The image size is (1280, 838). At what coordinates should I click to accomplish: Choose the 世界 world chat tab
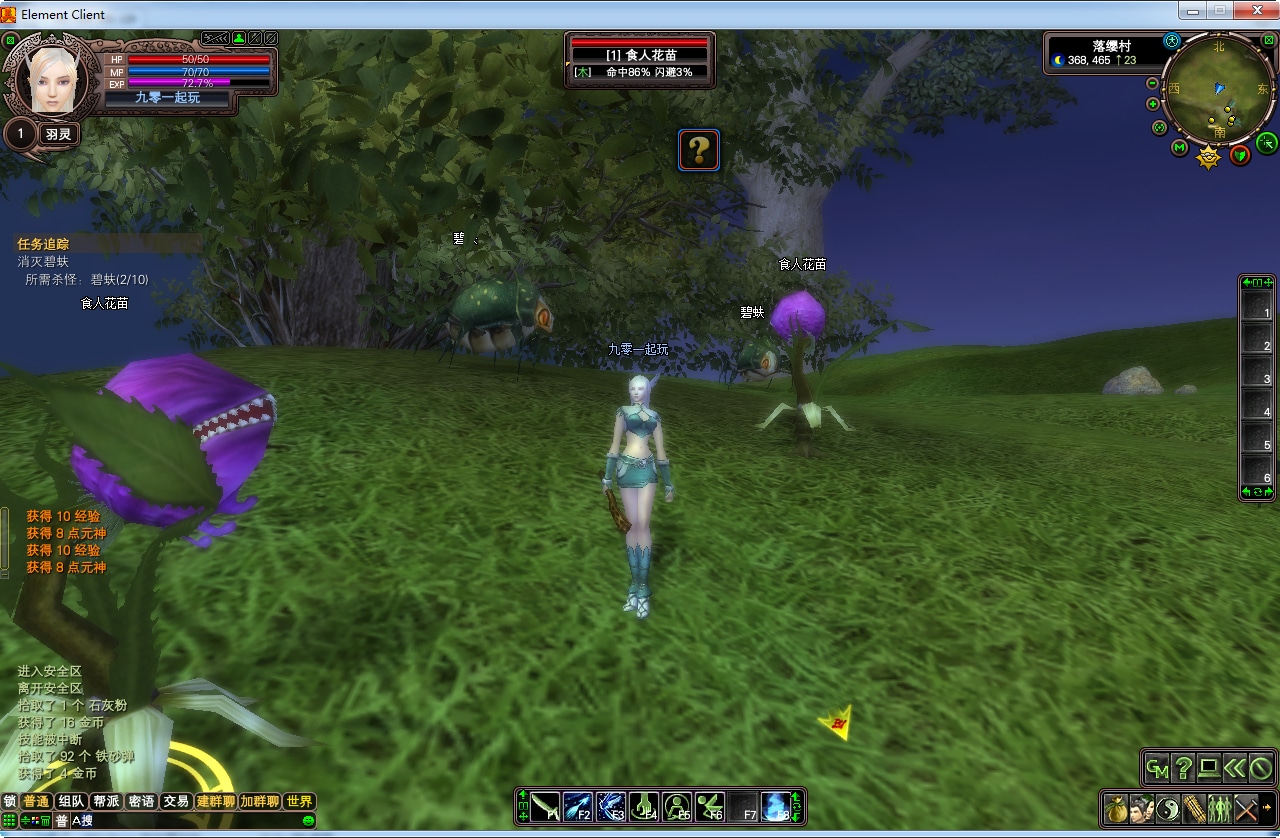299,801
